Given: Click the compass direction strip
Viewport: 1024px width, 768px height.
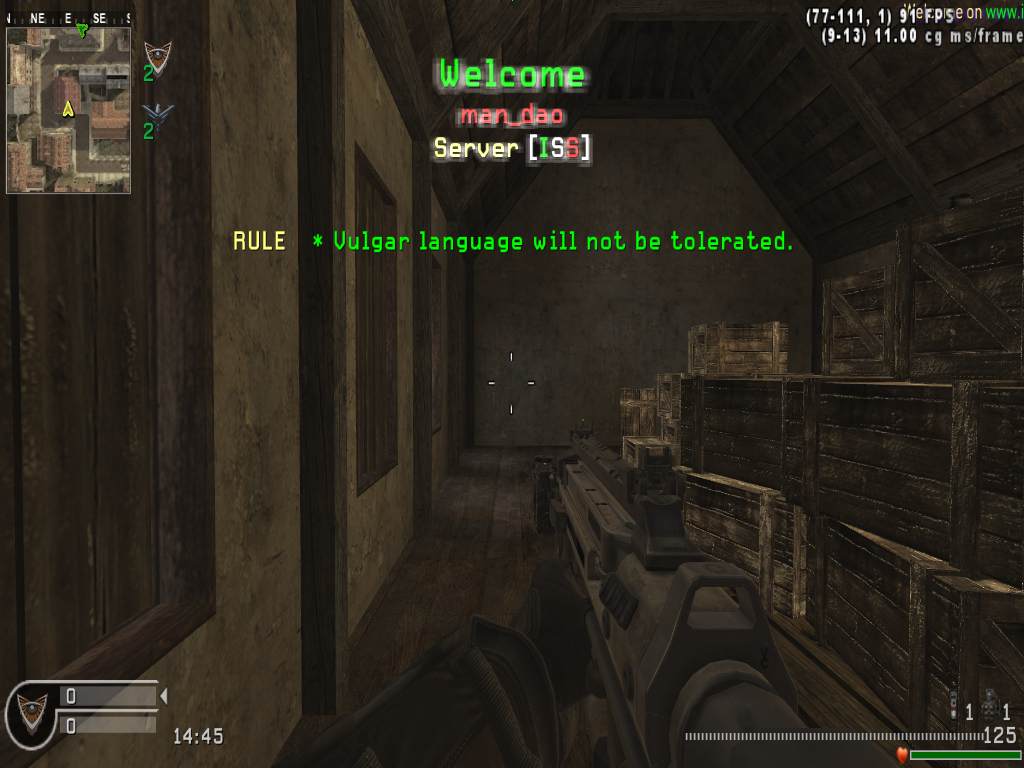Looking at the screenshot, I should click(68, 18).
